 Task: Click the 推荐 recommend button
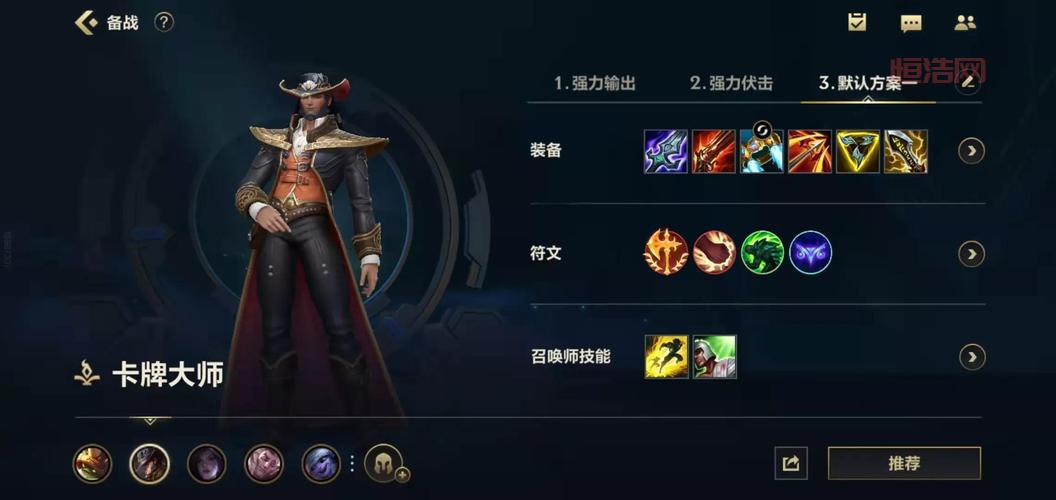904,463
